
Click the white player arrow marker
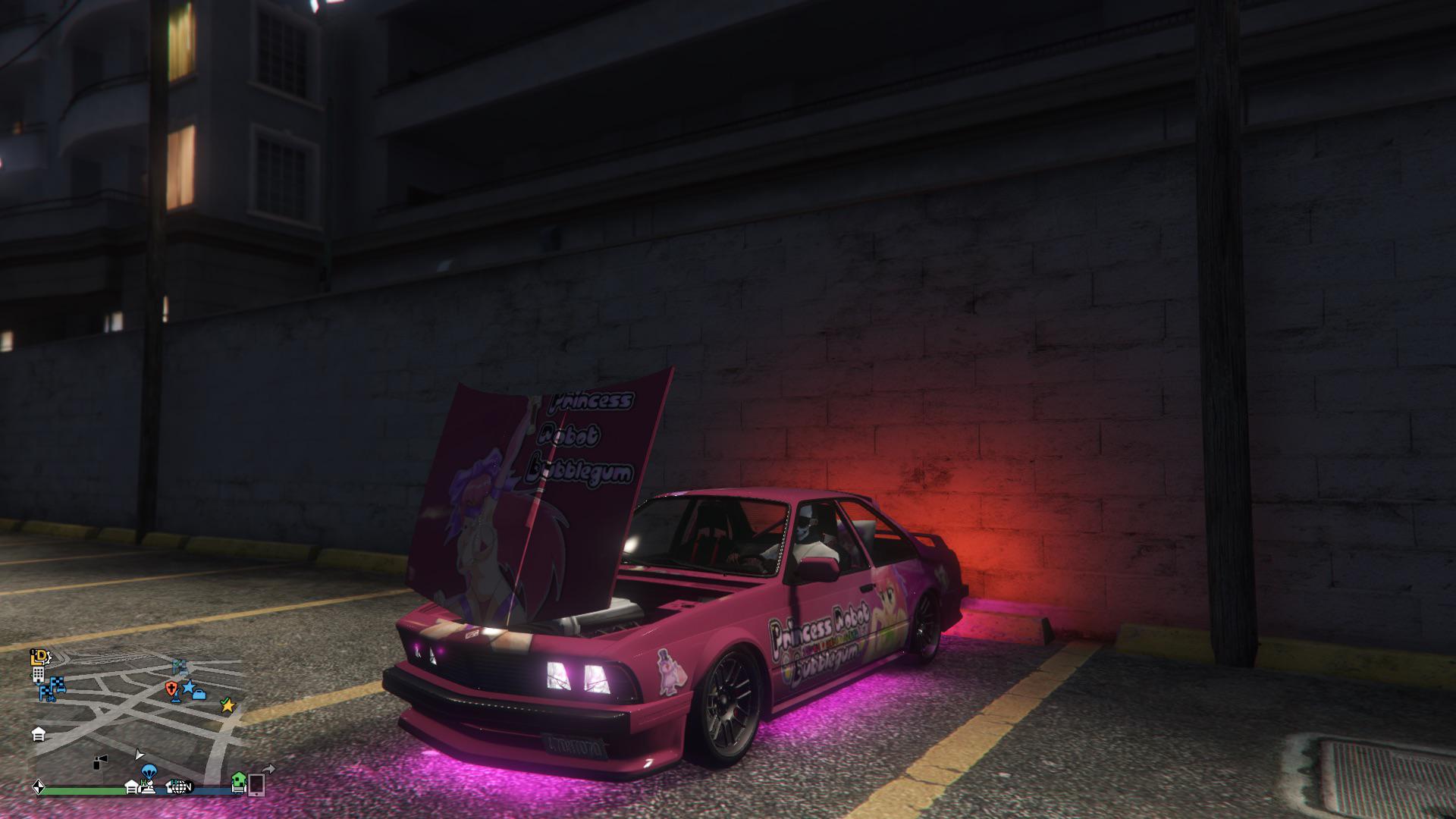[140, 755]
